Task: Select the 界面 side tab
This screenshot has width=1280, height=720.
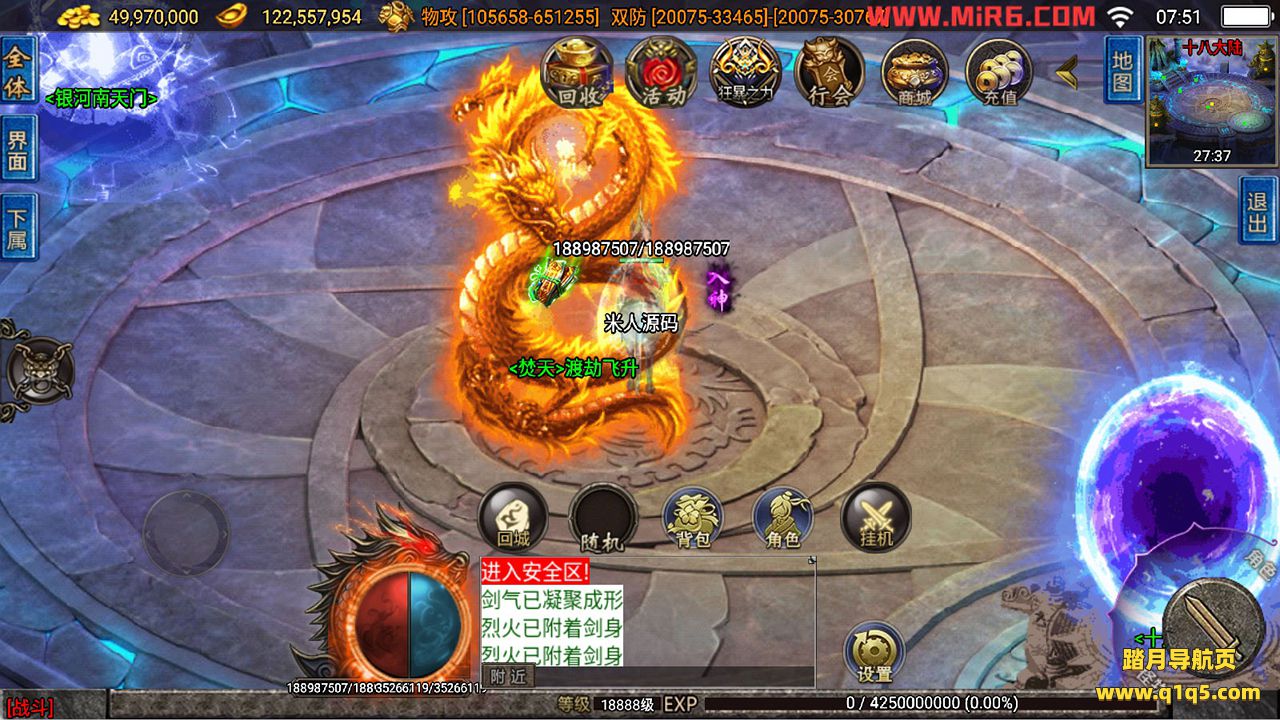Action: [17, 151]
